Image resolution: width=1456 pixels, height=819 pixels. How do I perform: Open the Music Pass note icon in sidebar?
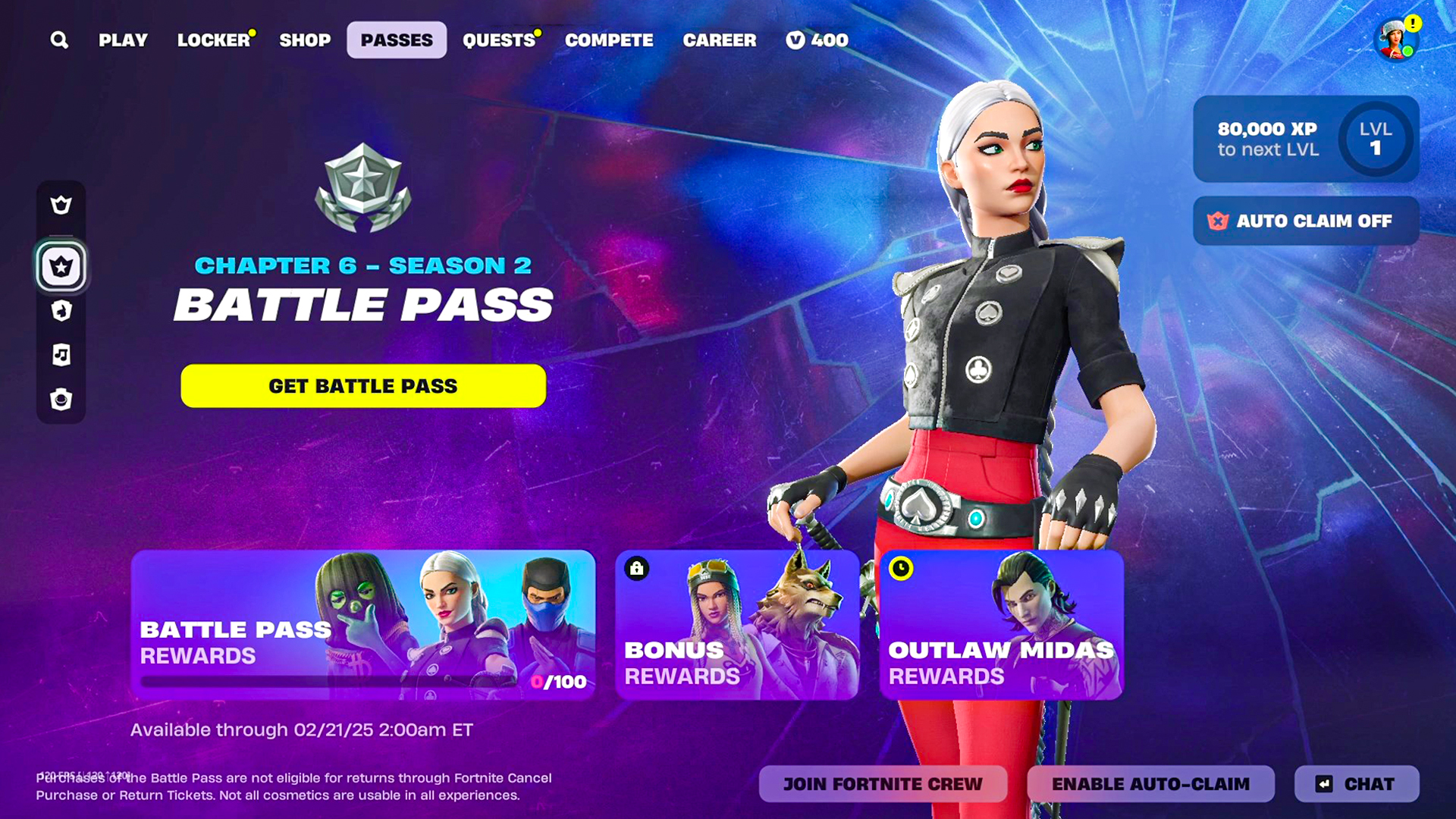point(61,354)
